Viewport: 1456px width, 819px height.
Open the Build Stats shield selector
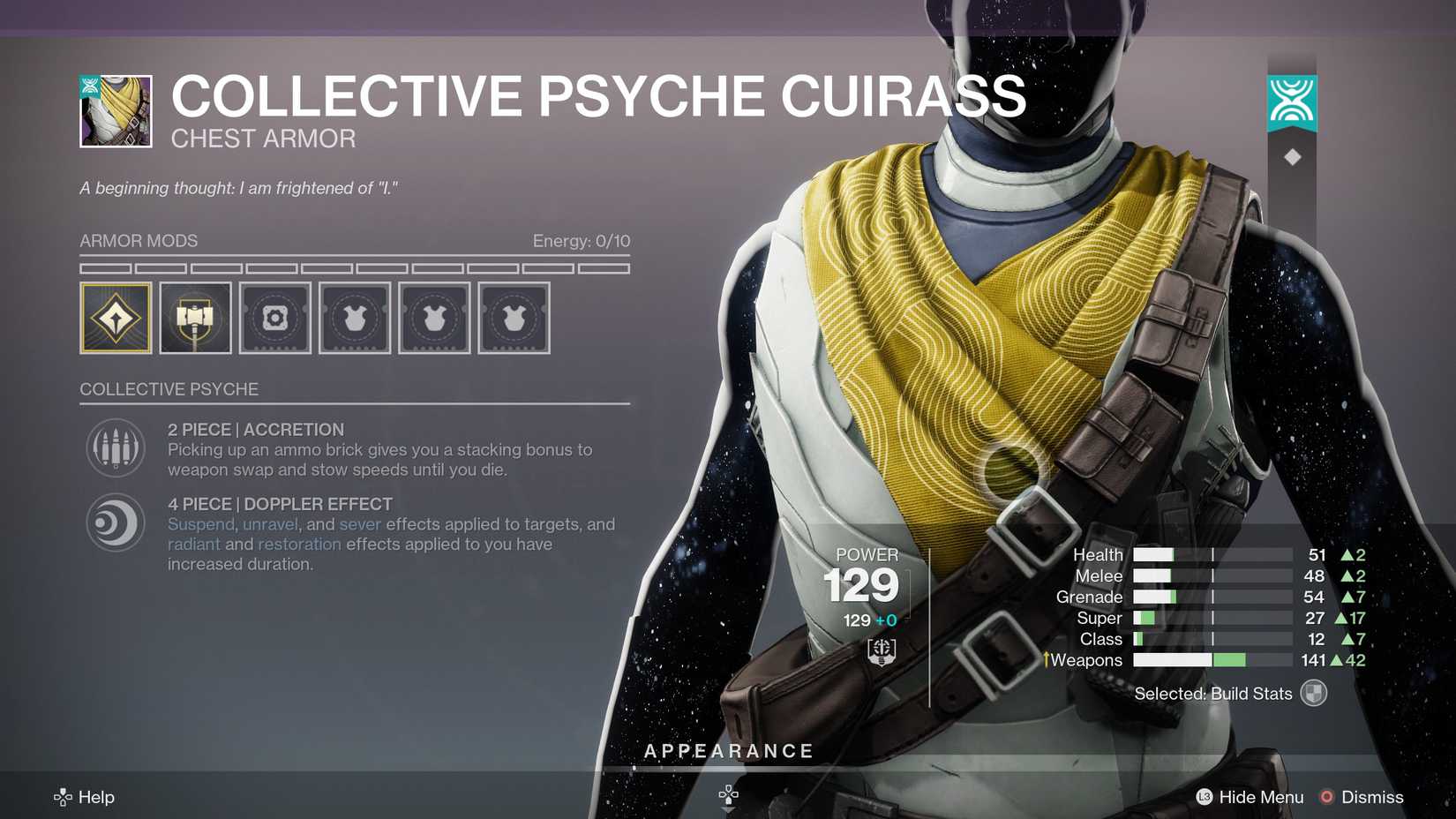1312,694
